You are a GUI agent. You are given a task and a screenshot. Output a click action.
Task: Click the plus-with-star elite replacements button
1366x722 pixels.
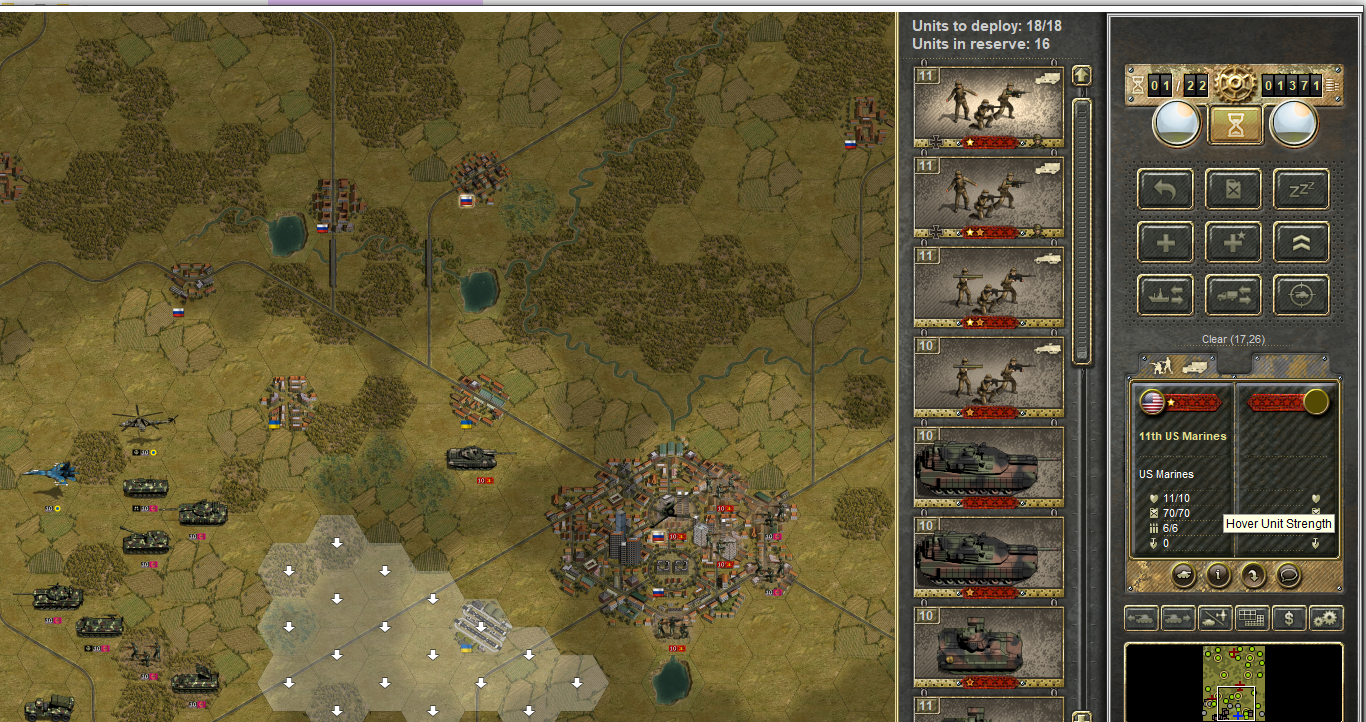(1233, 242)
